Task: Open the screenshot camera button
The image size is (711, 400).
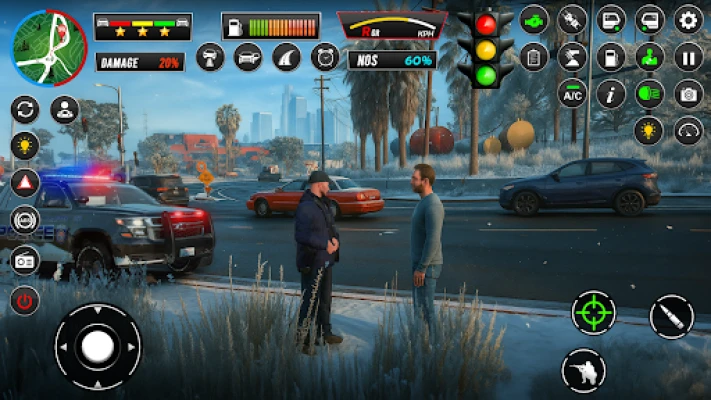Action: [x=688, y=94]
